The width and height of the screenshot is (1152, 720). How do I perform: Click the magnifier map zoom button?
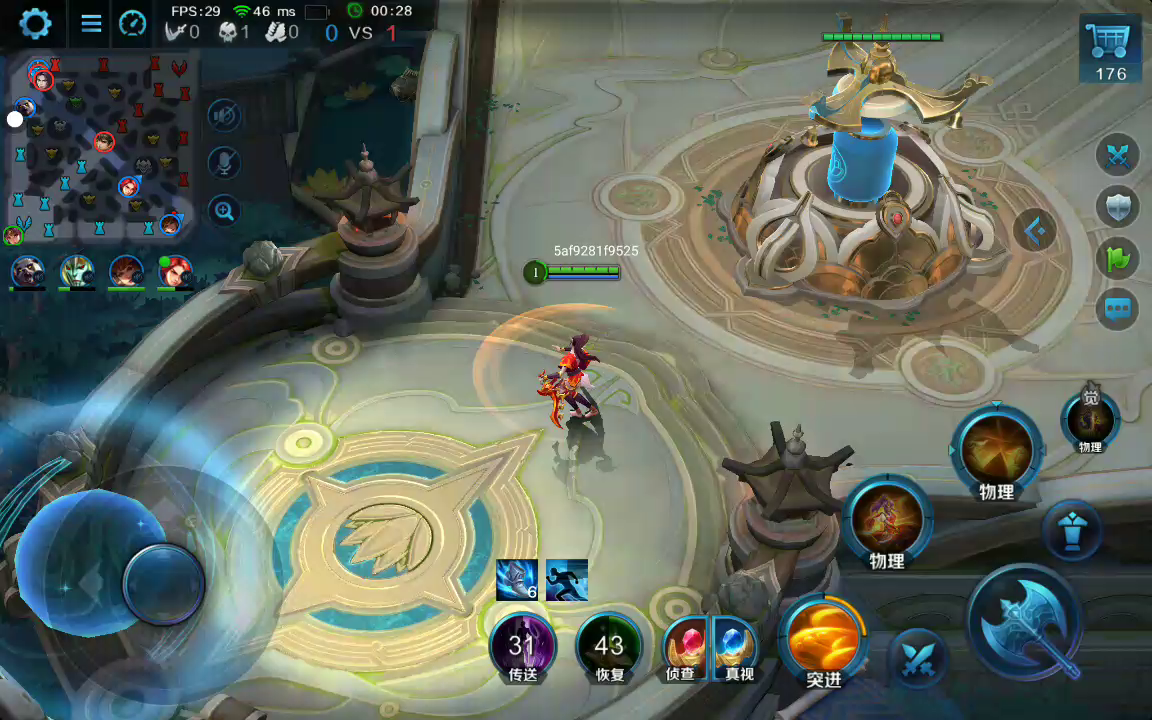[224, 210]
